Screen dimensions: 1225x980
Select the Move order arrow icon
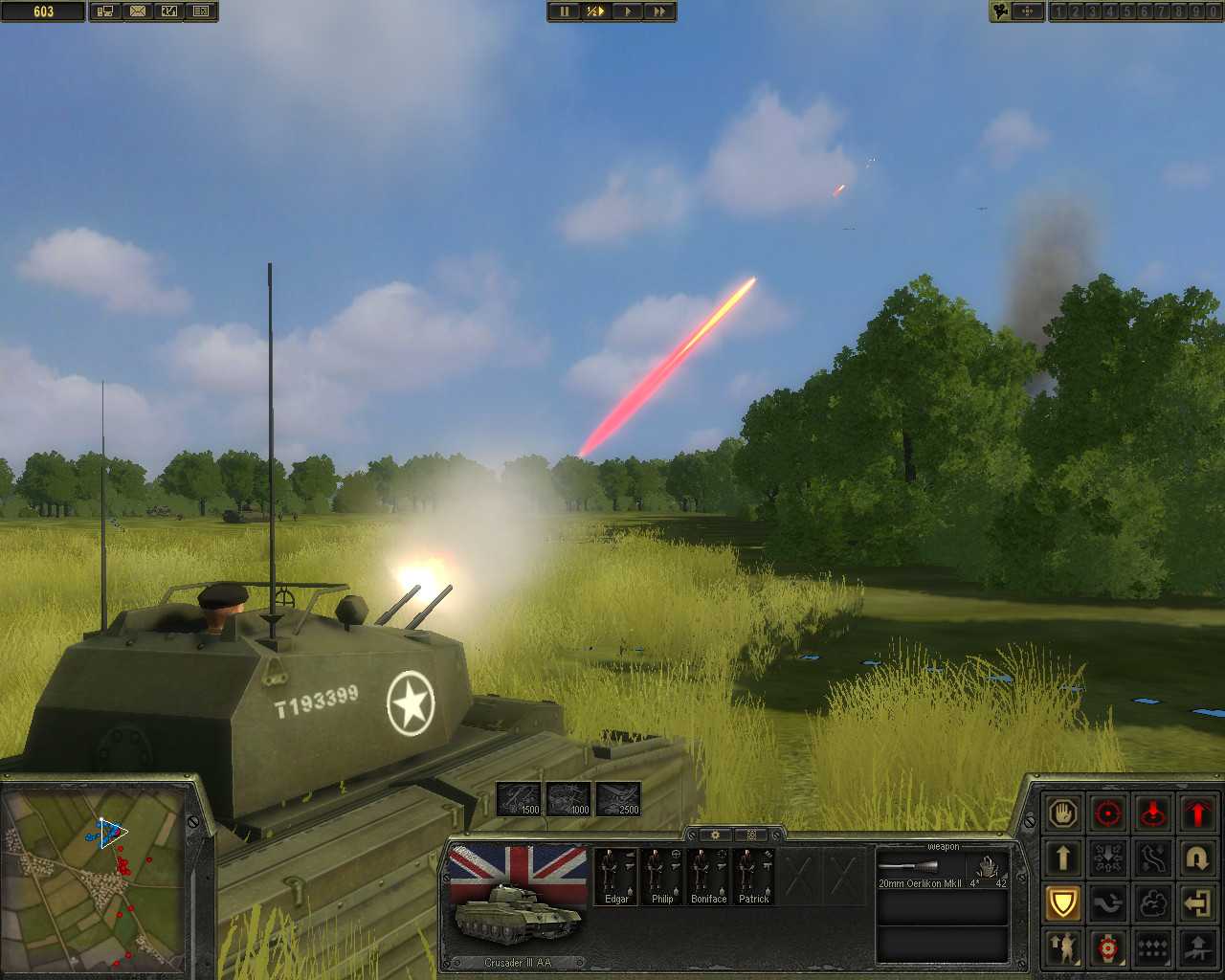pyautogui.click(x=1063, y=858)
